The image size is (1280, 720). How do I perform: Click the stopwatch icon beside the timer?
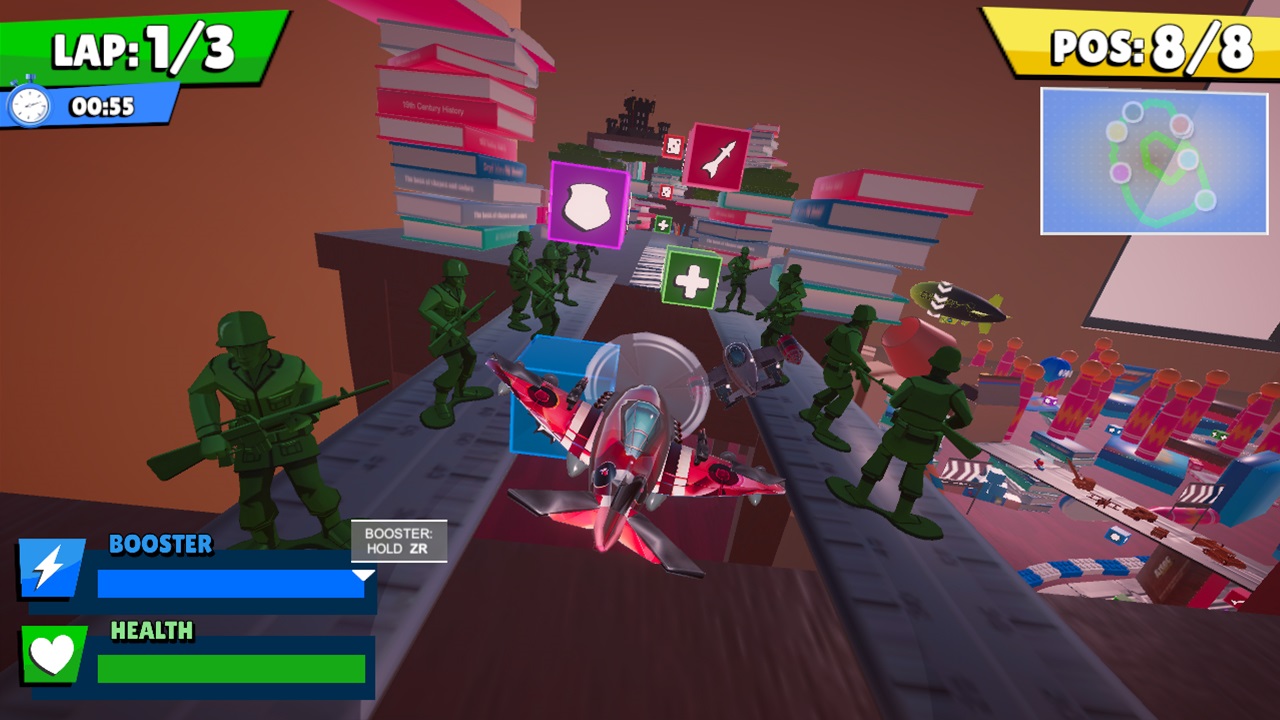(x=30, y=104)
